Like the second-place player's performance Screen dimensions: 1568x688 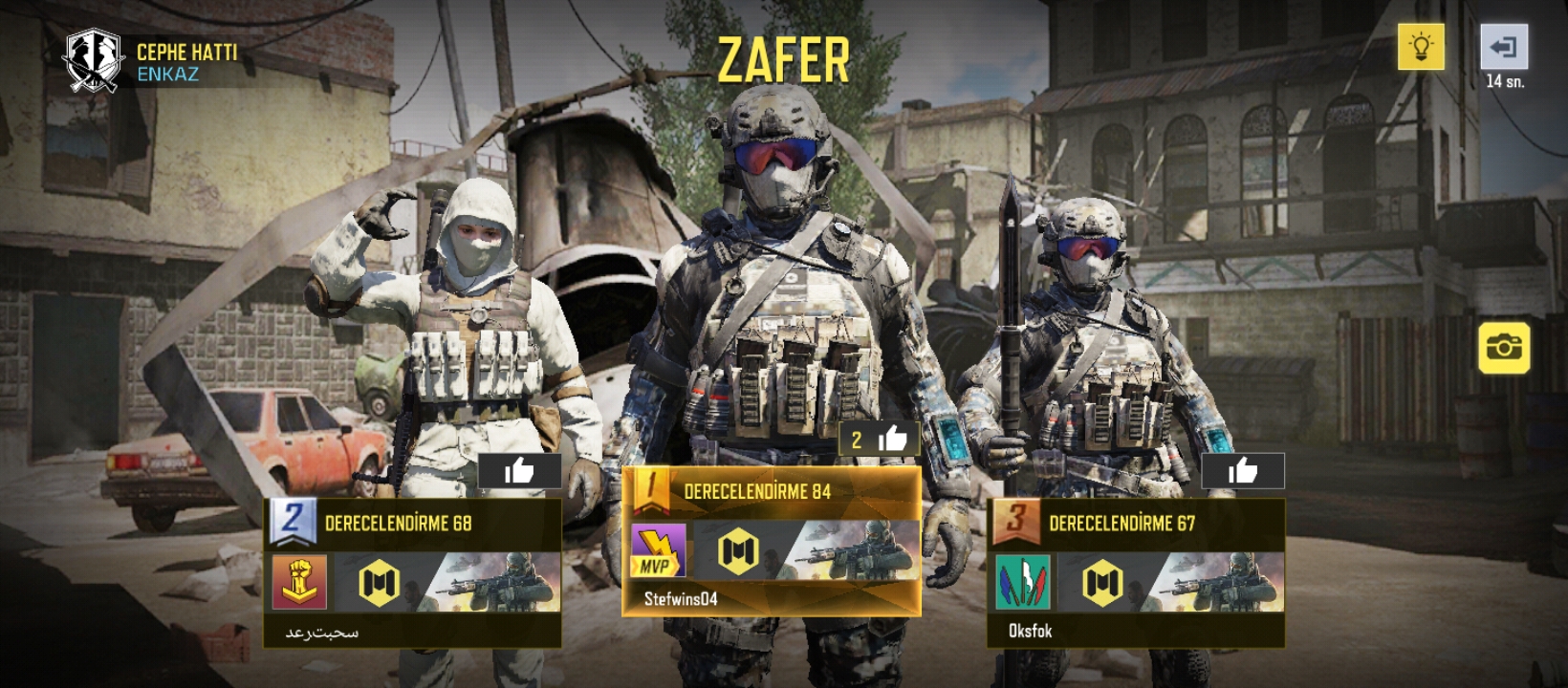[x=519, y=471]
